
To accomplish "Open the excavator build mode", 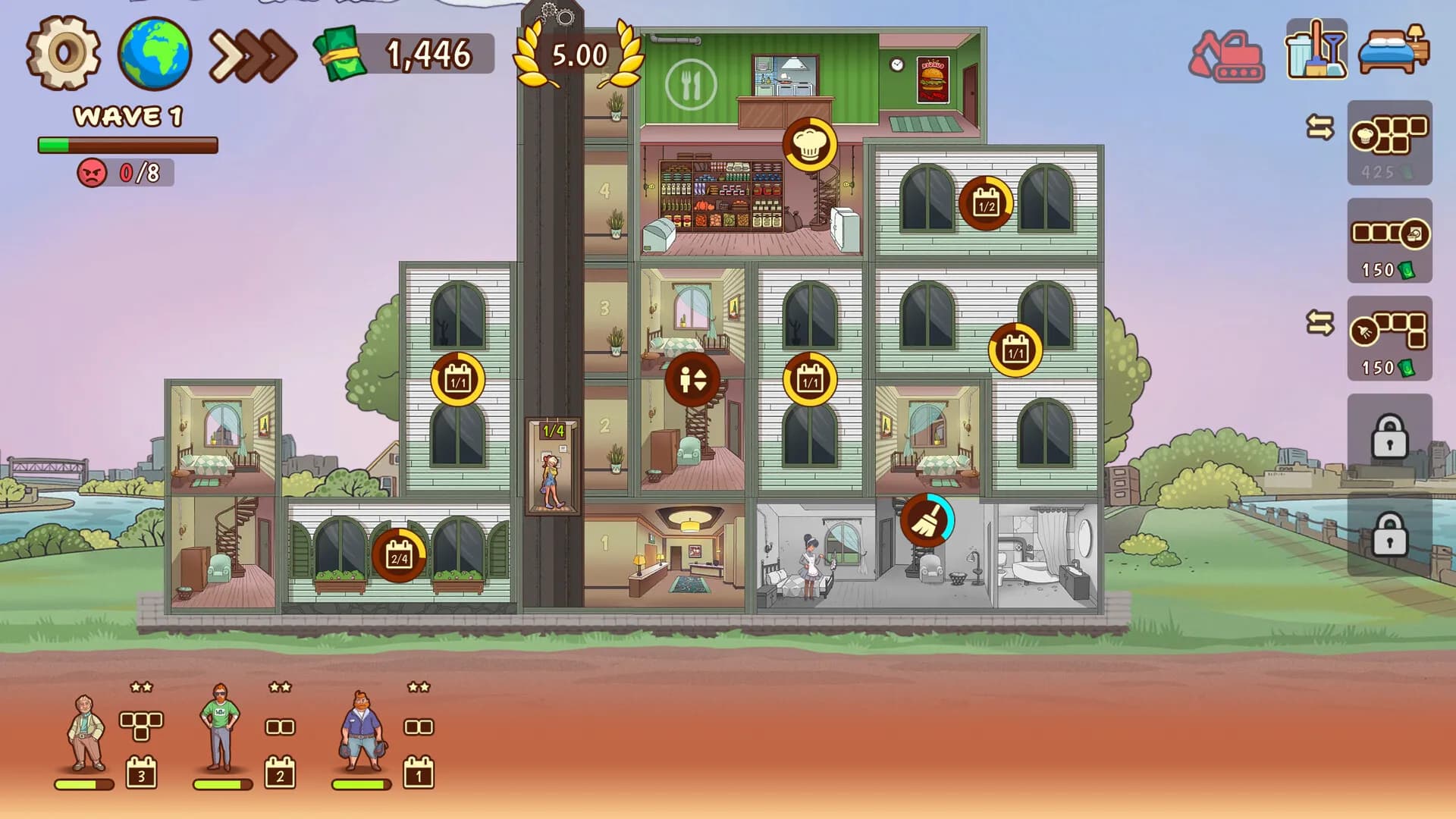I will pos(1226,55).
